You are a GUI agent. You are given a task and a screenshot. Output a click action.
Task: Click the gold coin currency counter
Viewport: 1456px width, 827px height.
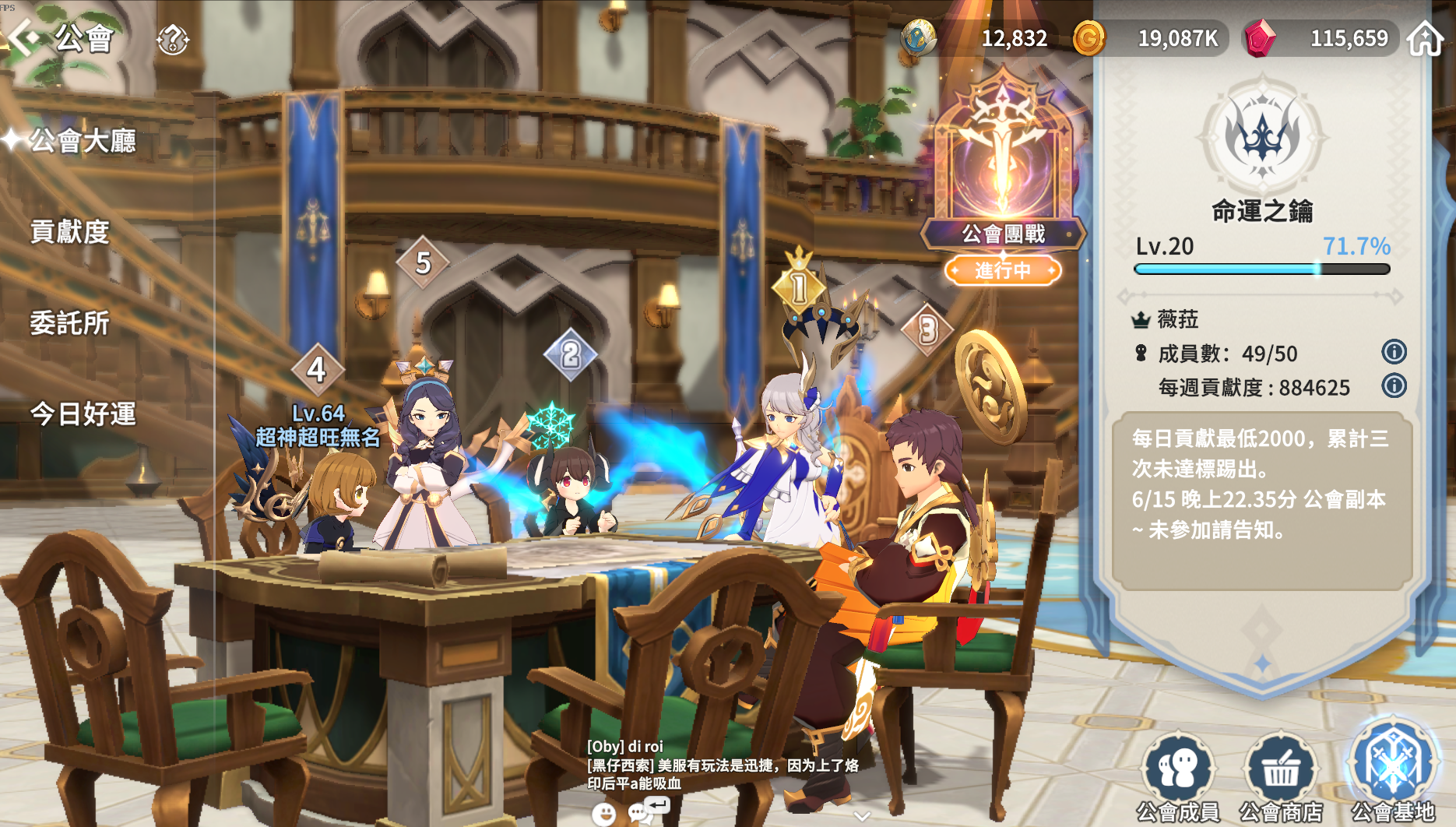[1148, 38]
